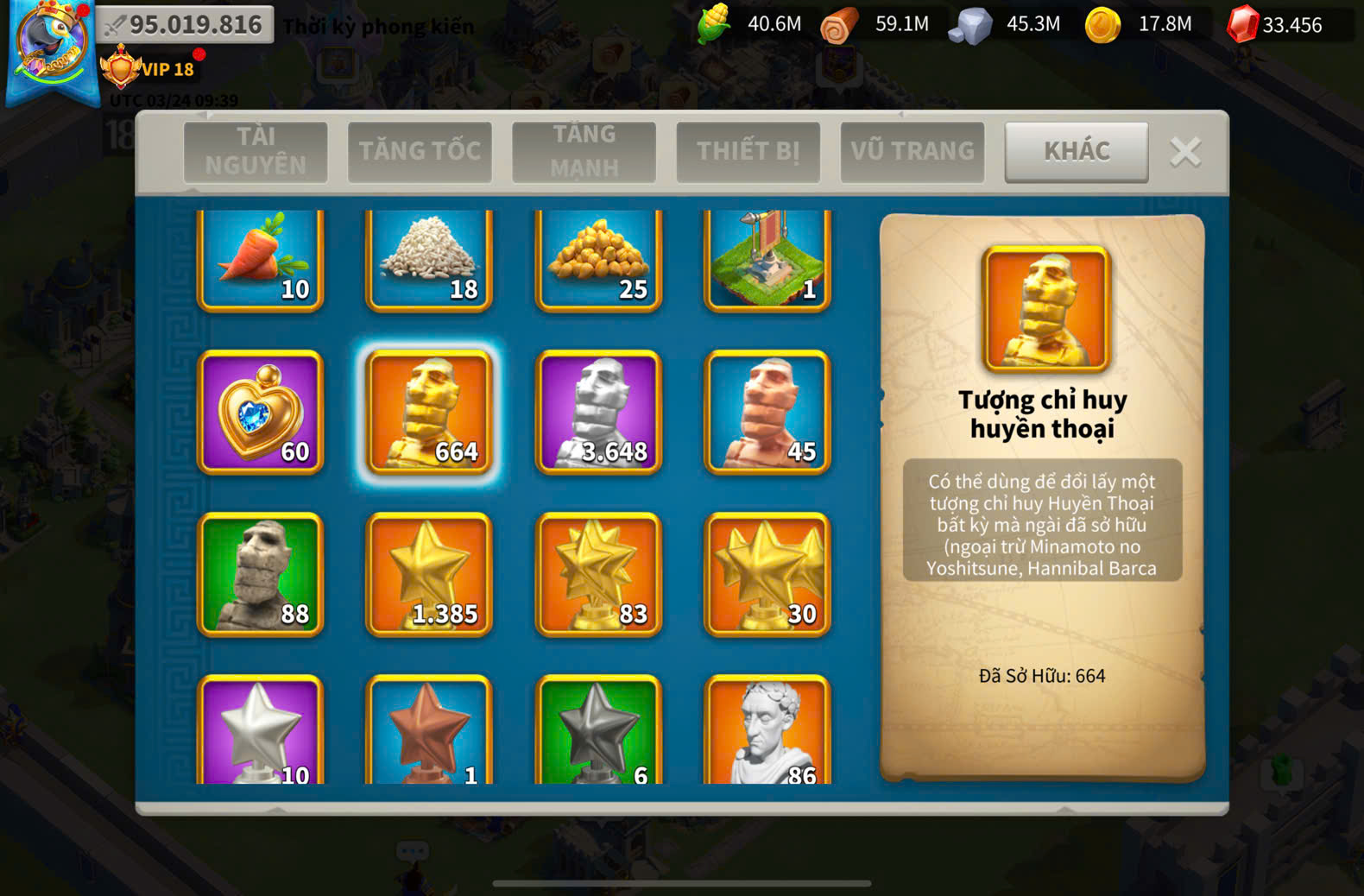Switch to the Tài Nguyên tab

coord(256,151)
